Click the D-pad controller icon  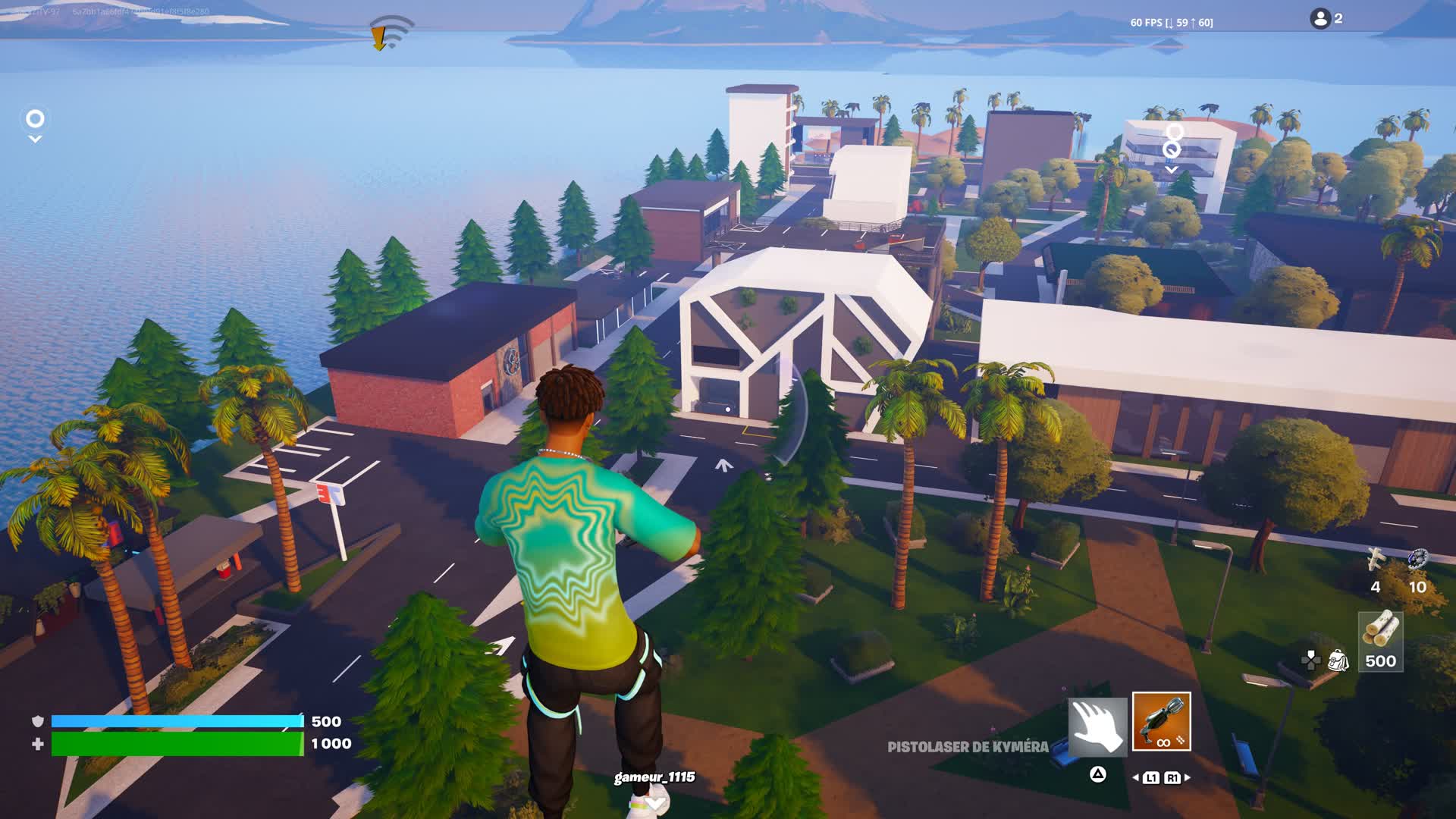tap(1310, 662)
